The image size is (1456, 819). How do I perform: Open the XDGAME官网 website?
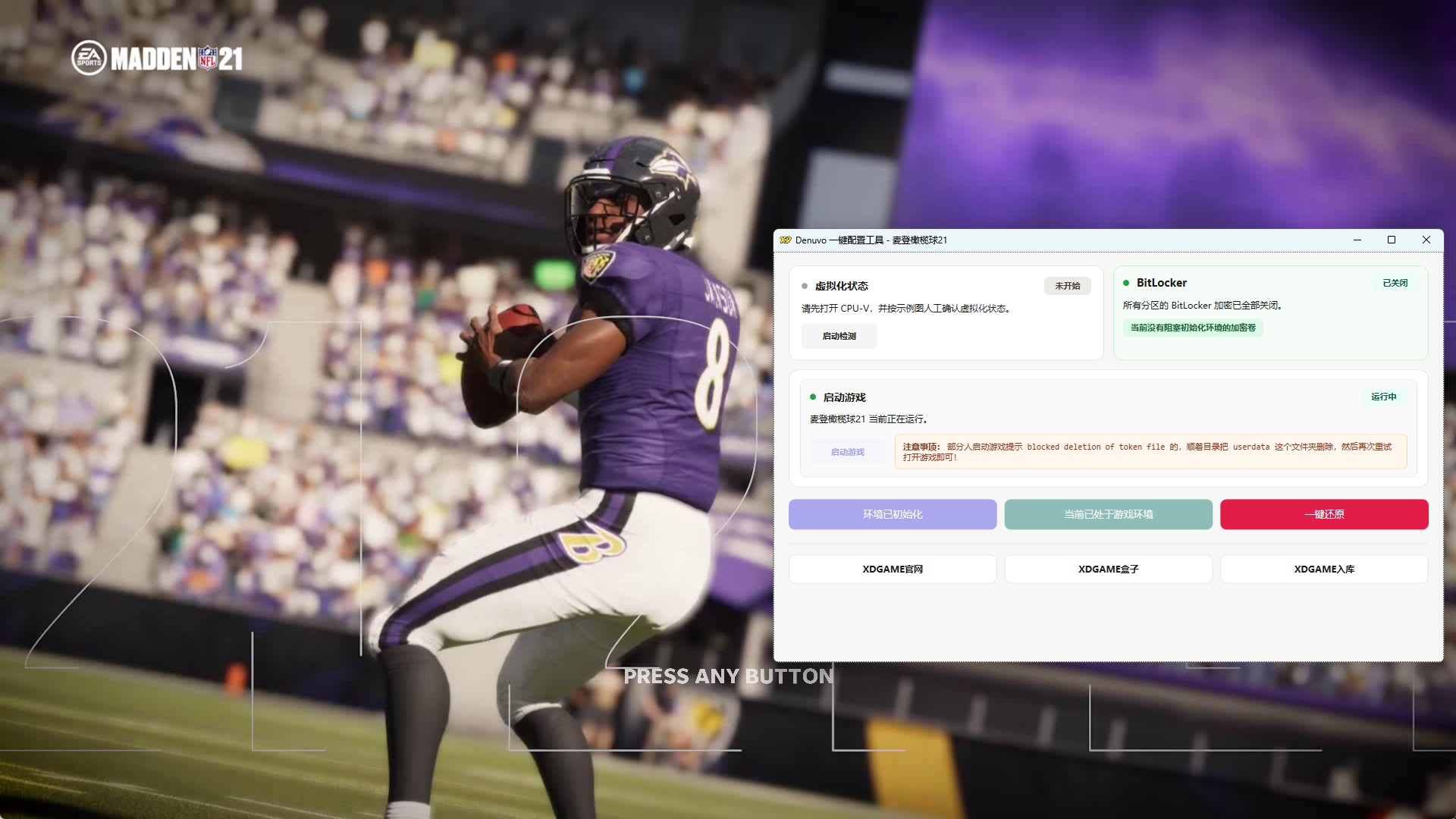pos(892,569)
